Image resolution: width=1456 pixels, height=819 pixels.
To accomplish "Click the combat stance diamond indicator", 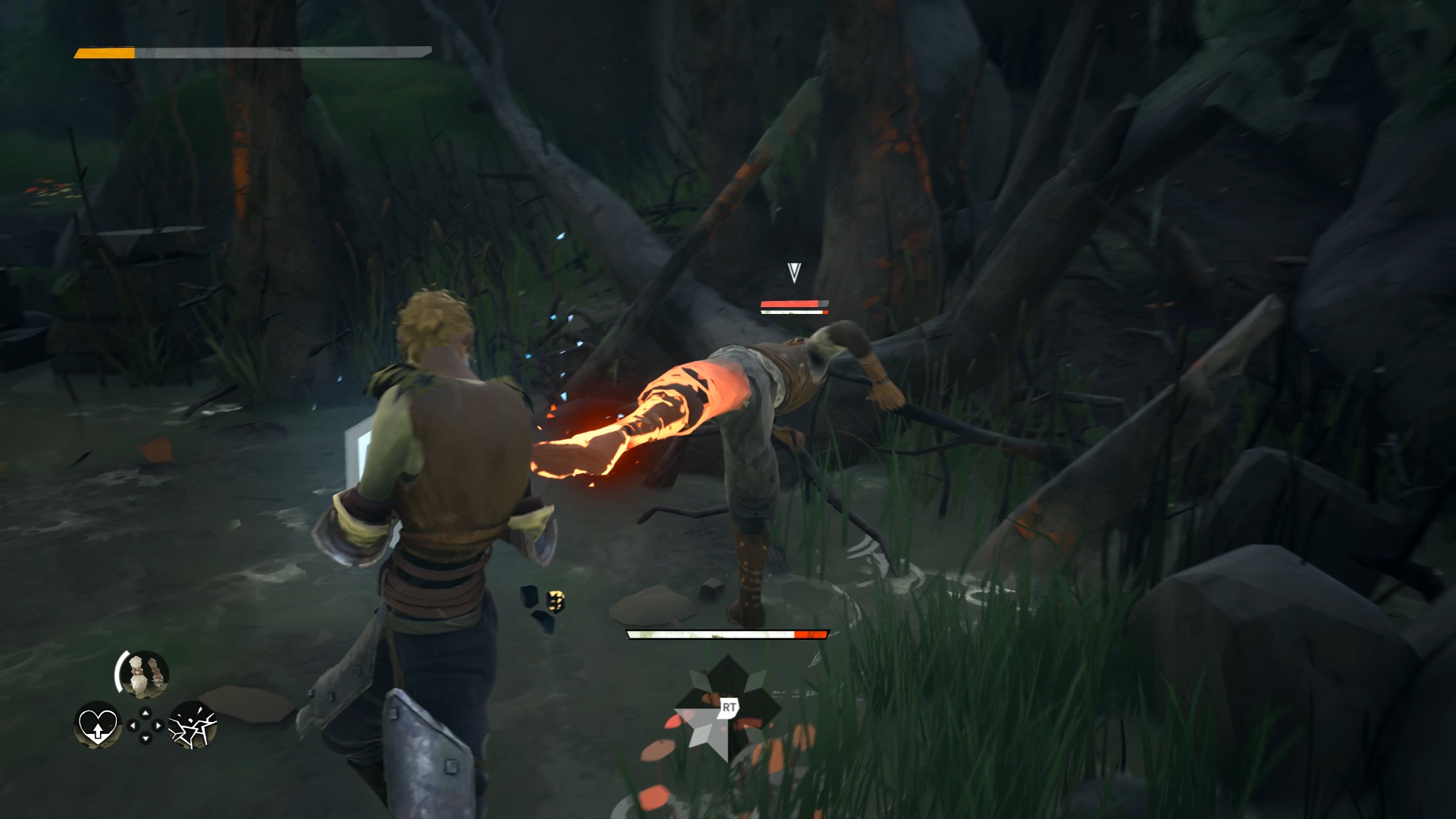I will pos(727,709).
